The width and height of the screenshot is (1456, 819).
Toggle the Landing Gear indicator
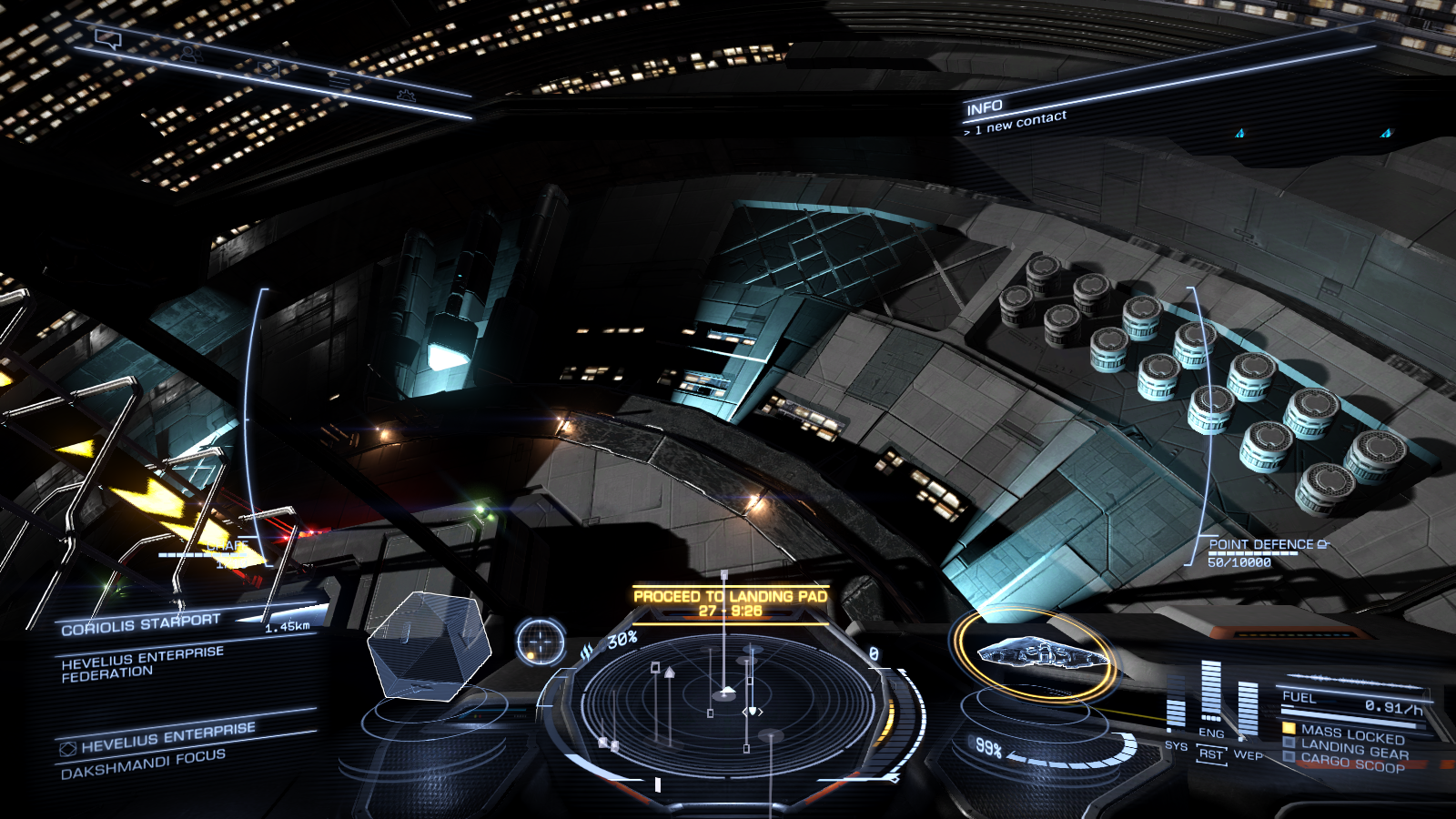pyautogui.click(x=1354, y=749)
